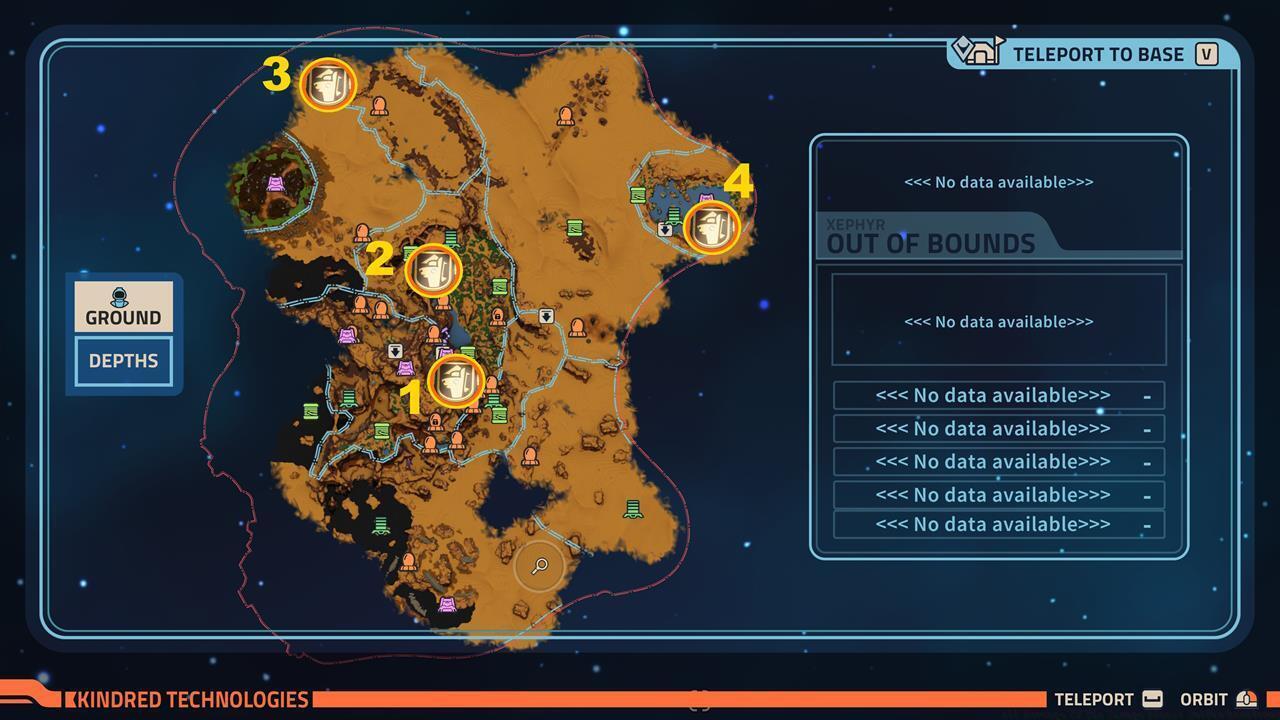Expand the last No data available entry

[998, 523]
